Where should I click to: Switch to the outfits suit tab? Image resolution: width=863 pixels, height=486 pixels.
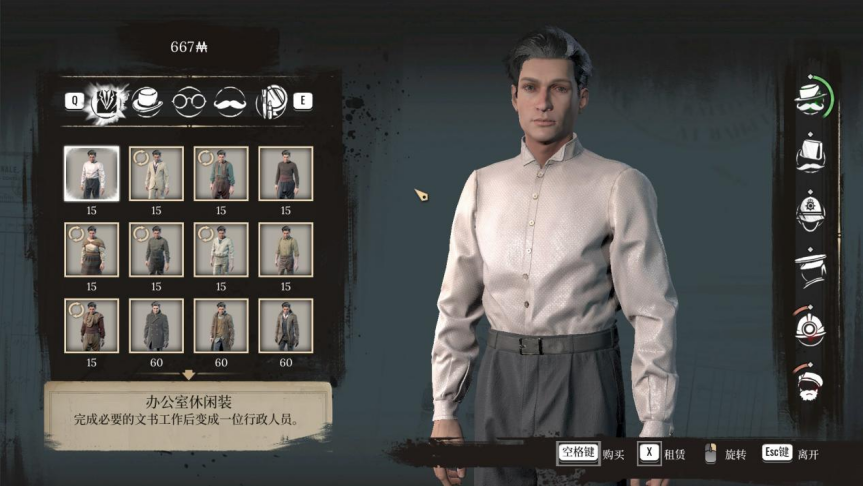(106, 99)
